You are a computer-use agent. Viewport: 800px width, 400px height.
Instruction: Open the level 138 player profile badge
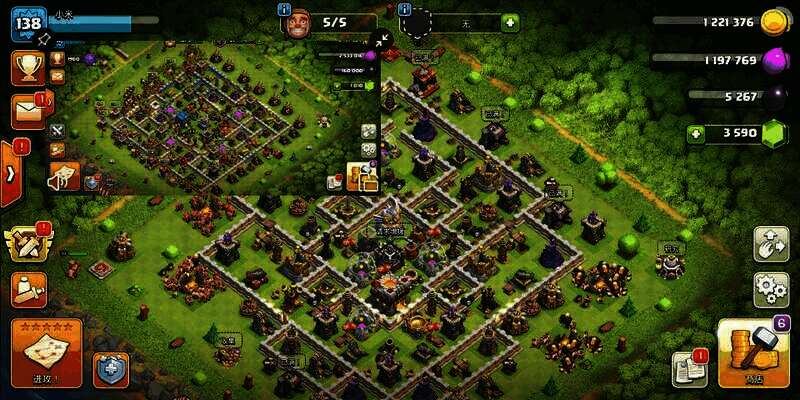tap(28, 22)
